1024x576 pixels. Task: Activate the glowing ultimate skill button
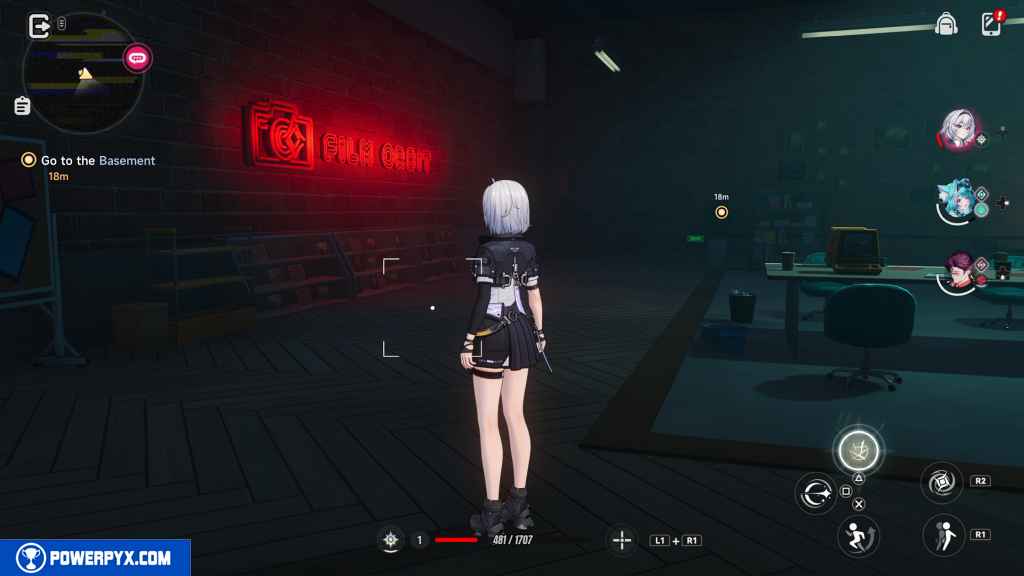click(x=857, y=450)
